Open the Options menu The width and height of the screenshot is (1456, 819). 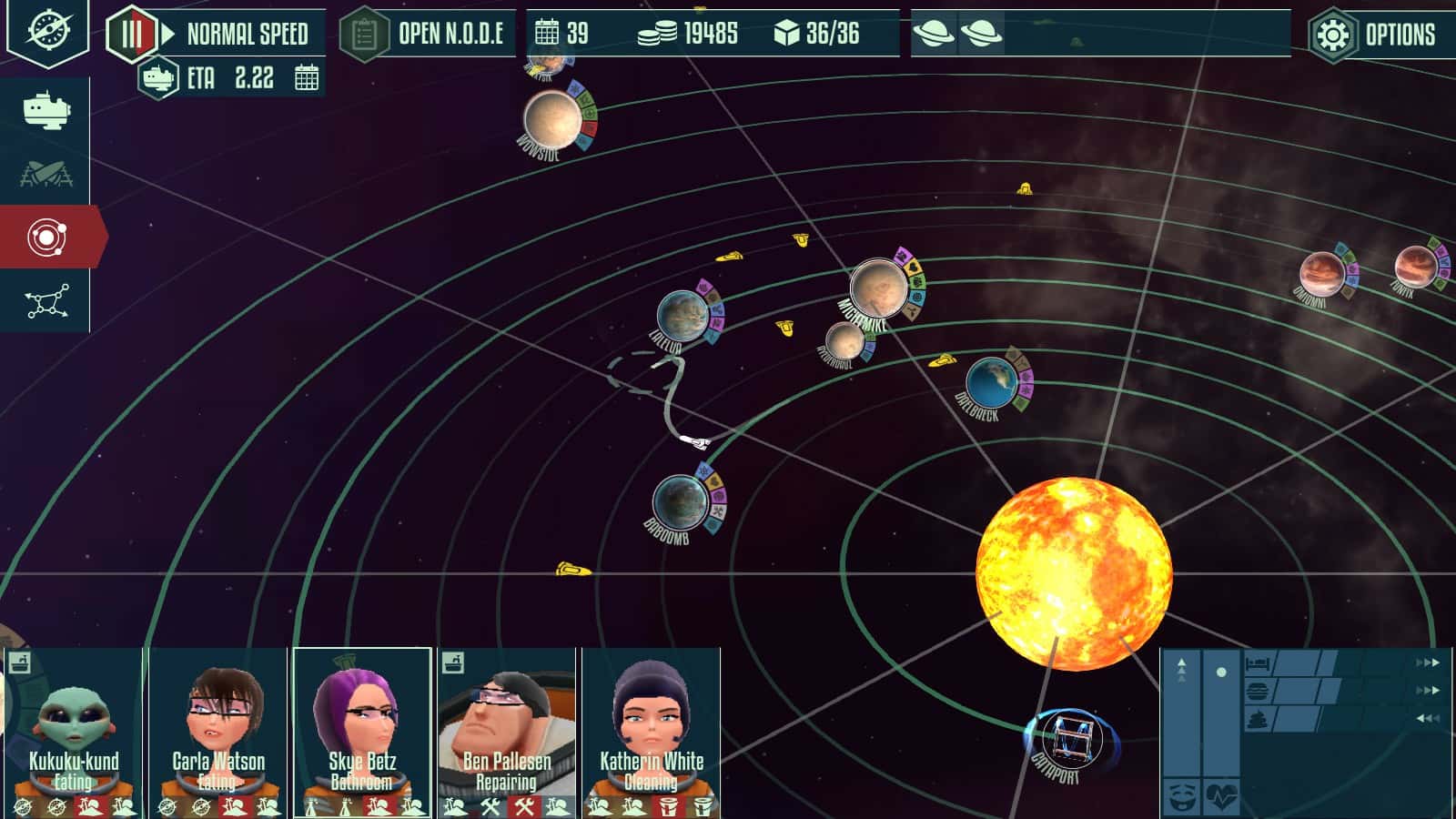pyautogui.click(x=1380, y=35)
